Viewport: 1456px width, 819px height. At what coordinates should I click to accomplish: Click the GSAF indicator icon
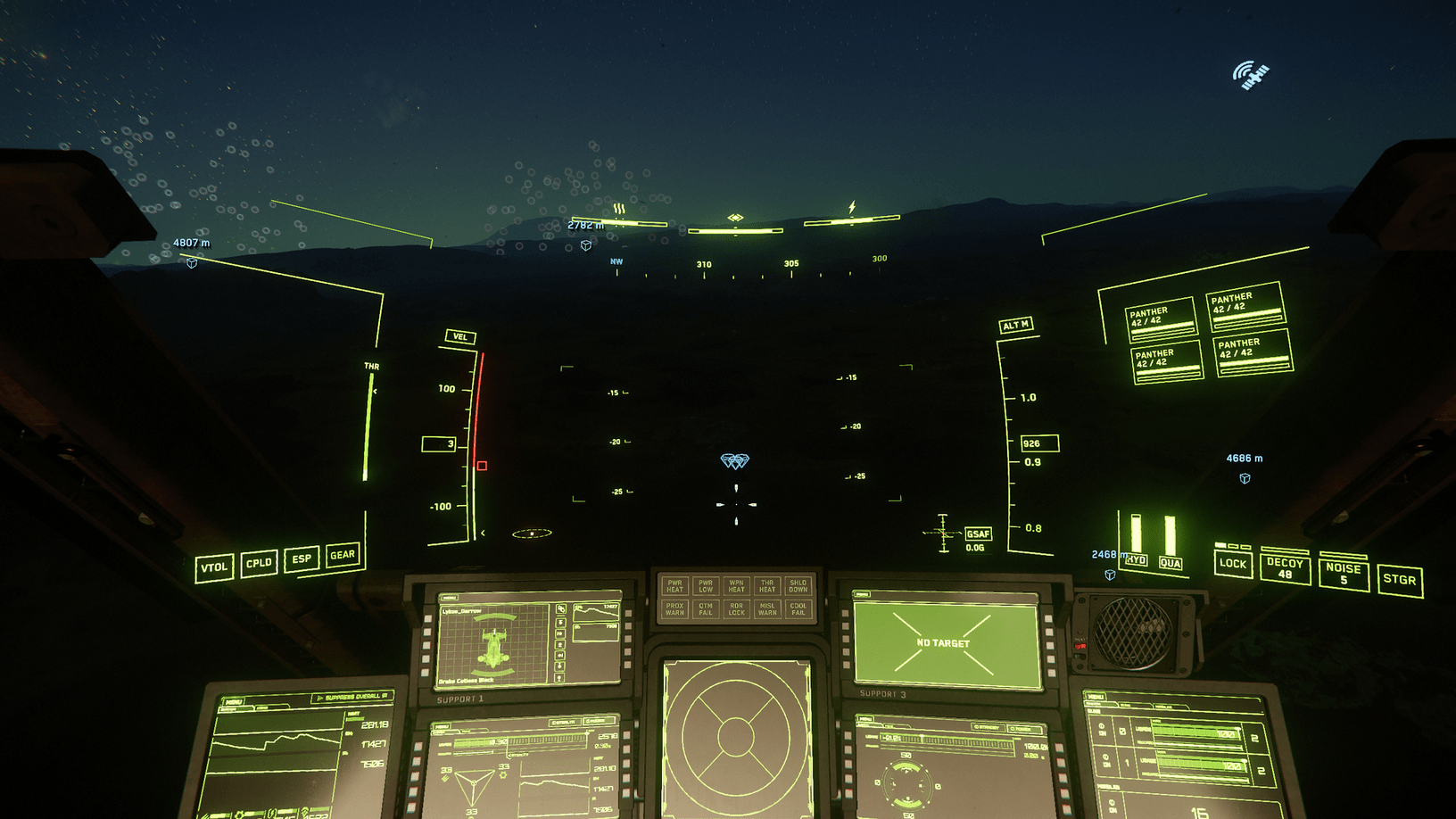tap(978, 533)
